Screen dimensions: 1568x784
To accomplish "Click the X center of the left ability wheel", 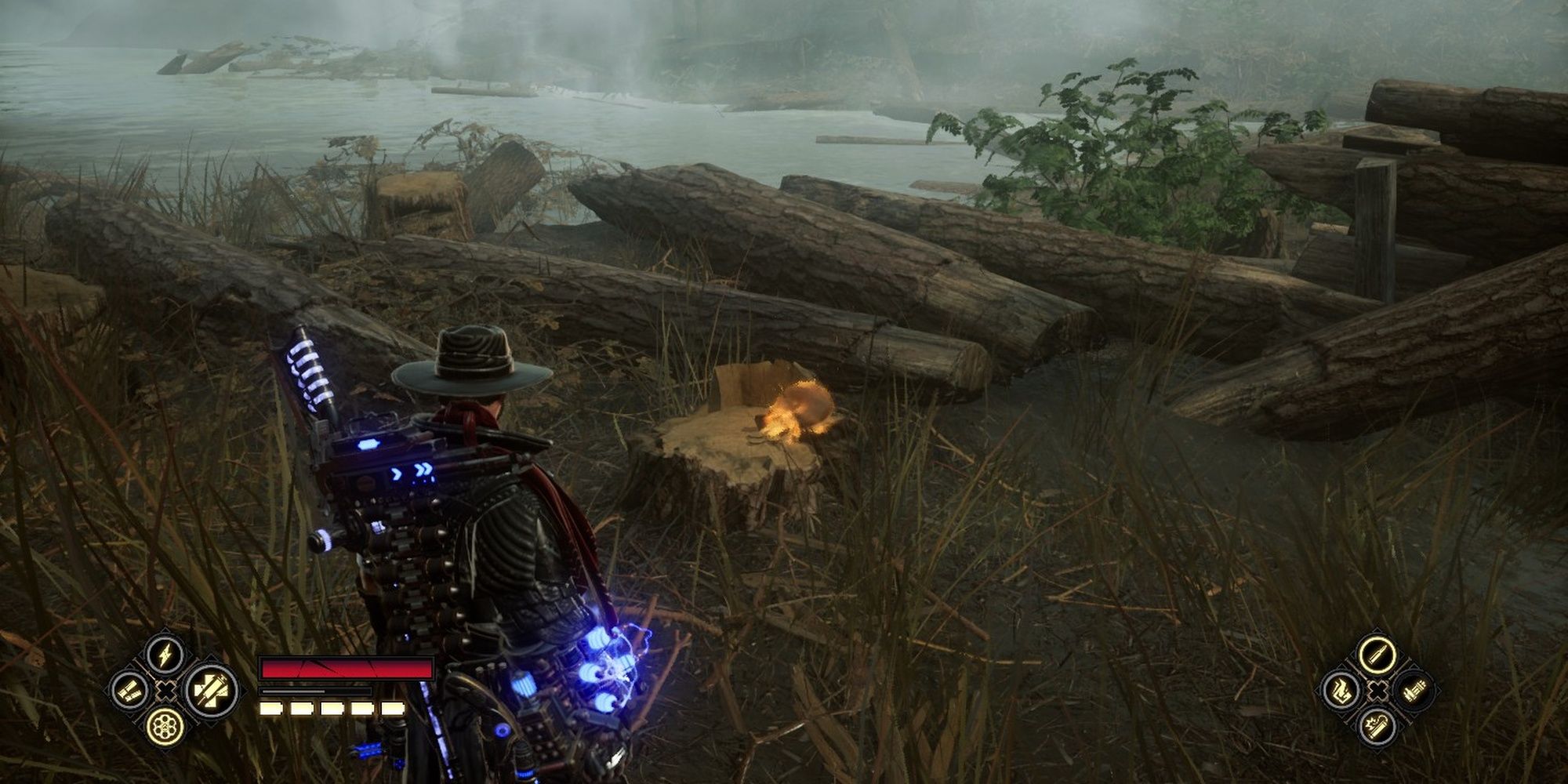I will tap(166, 691).
